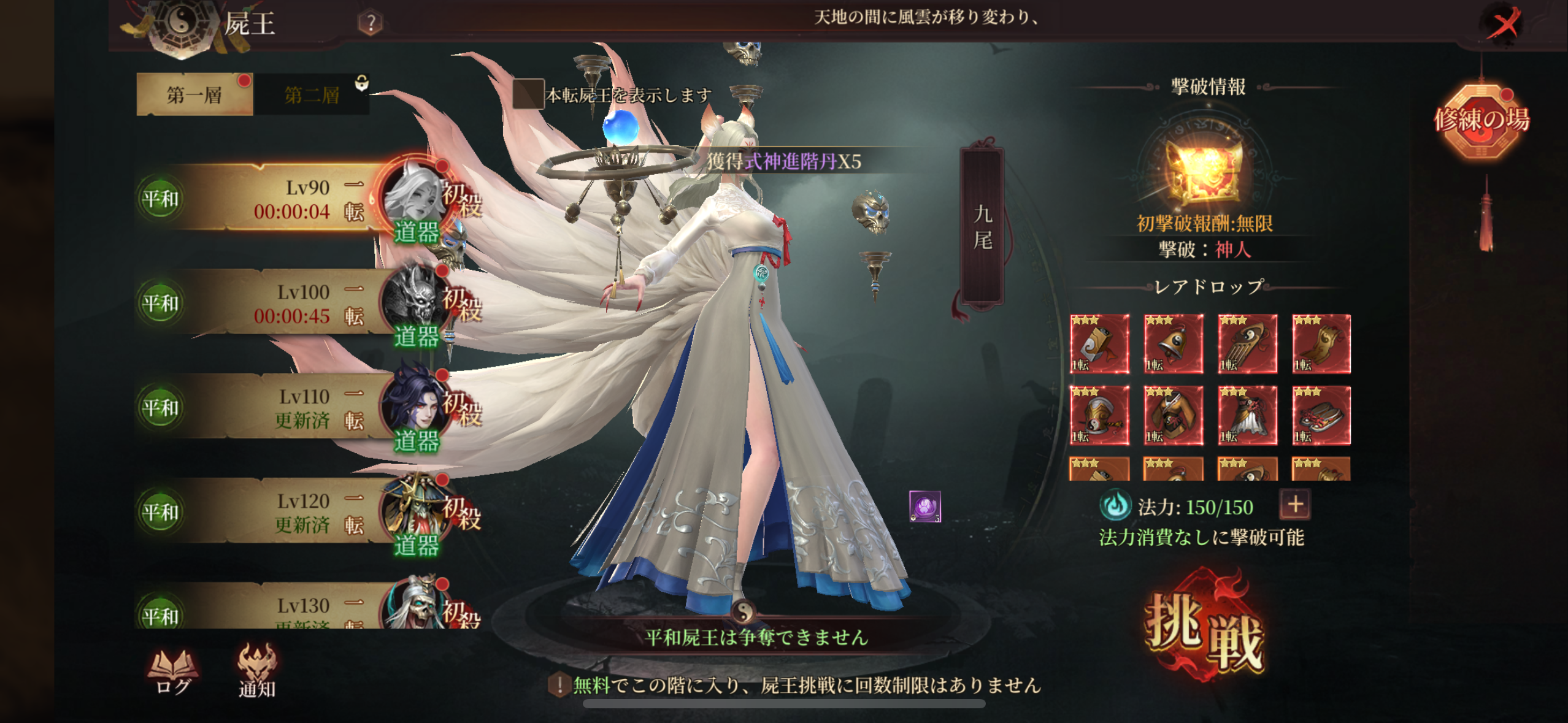Select the locked 第二層 tab
1568x723 pixels.
[312, 95]
